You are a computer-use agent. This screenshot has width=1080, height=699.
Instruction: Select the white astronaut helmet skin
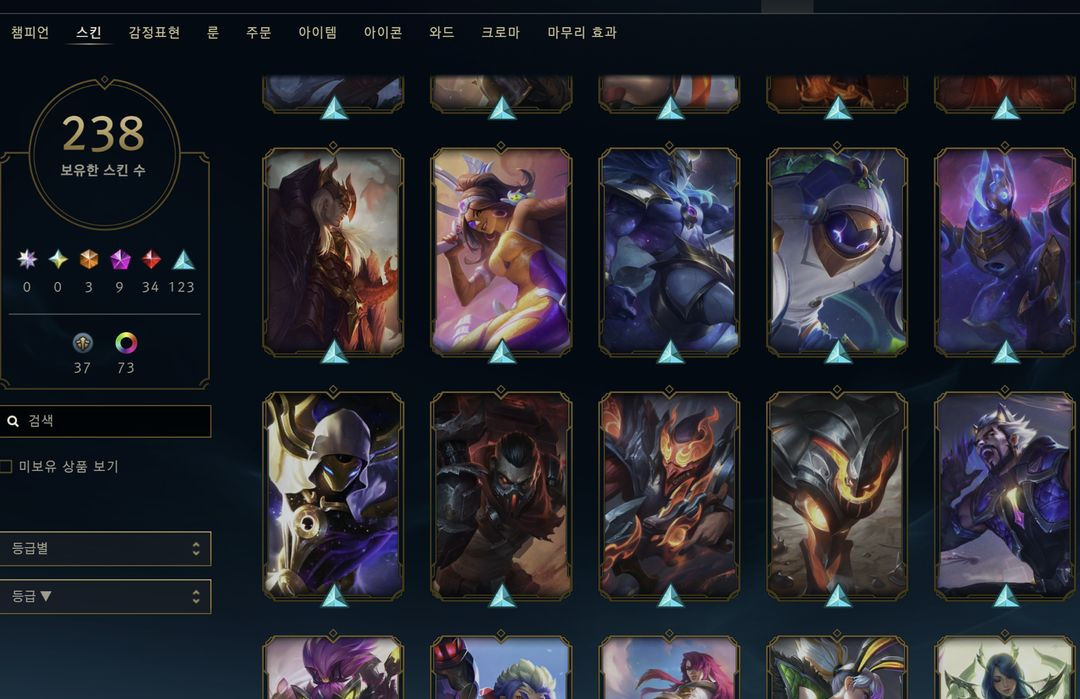tap(837, 250)
